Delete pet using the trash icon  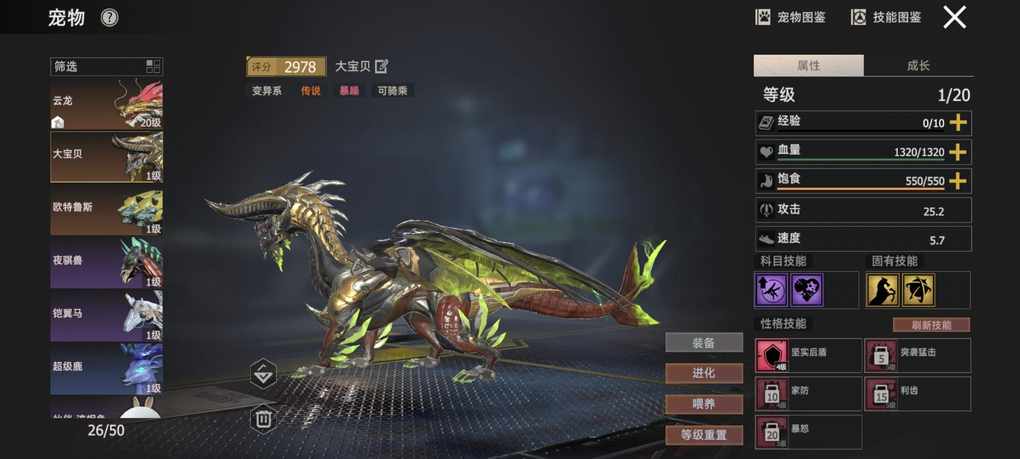tap(263, 418)
